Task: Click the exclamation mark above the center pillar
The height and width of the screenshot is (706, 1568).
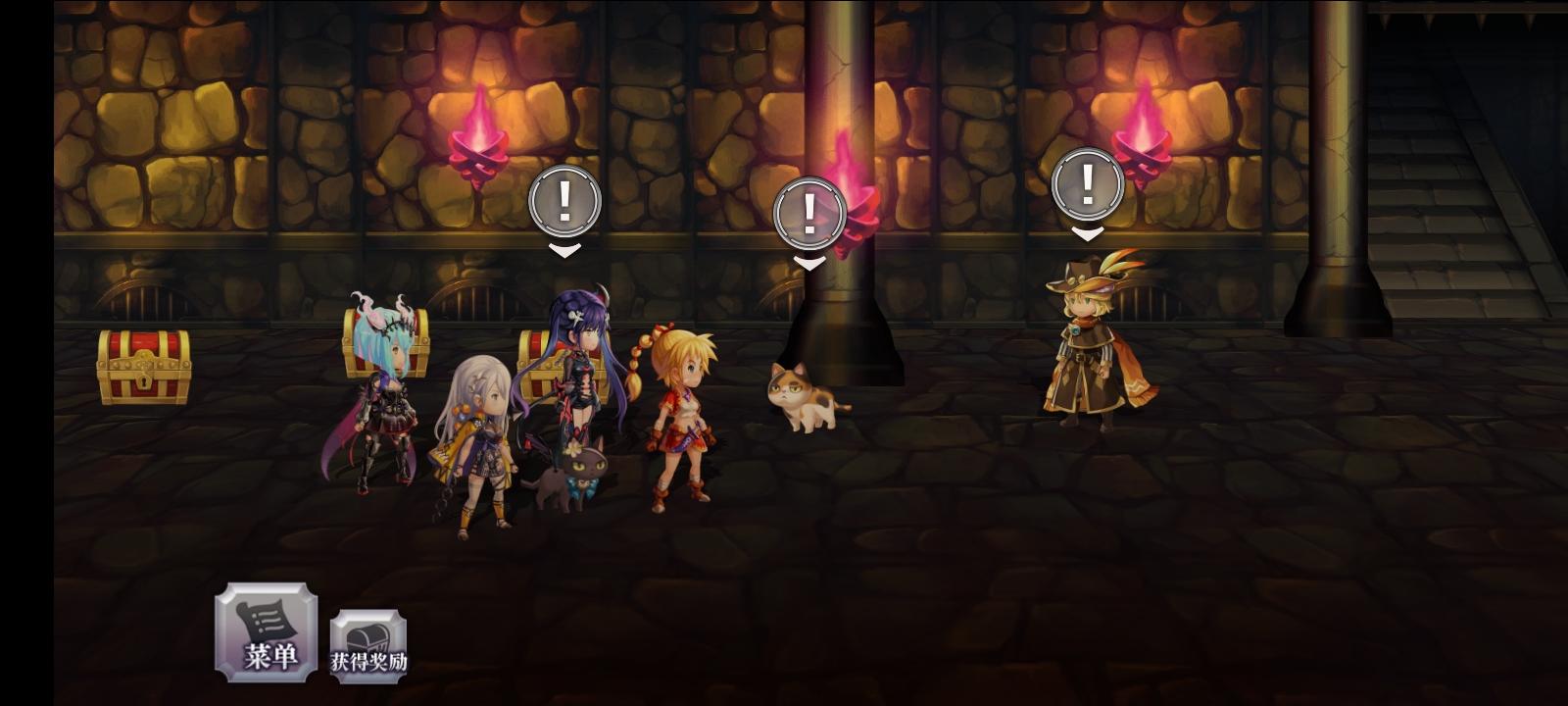Action: pyautogui.click(x=809, y=211)
